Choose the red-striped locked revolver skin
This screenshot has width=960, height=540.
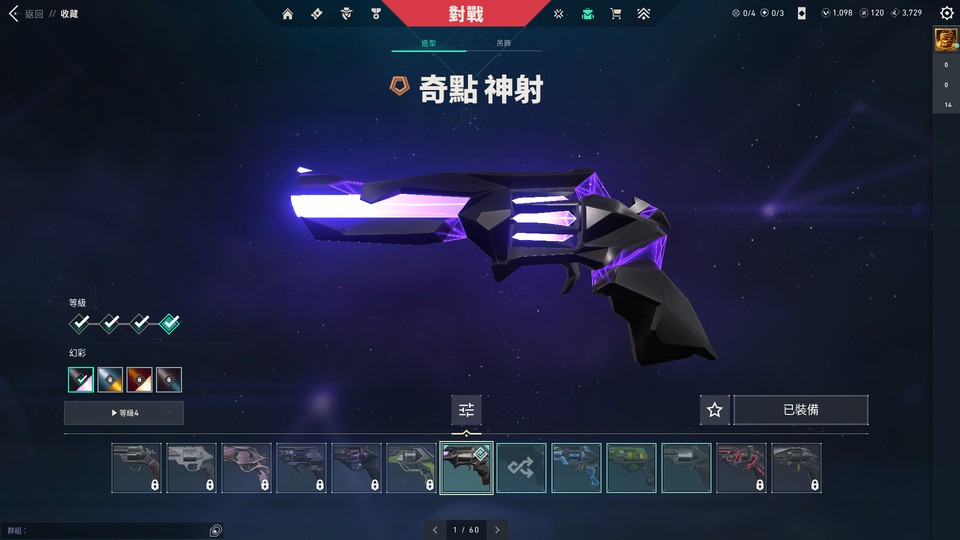pyautogui.click(x=741, y=468)
